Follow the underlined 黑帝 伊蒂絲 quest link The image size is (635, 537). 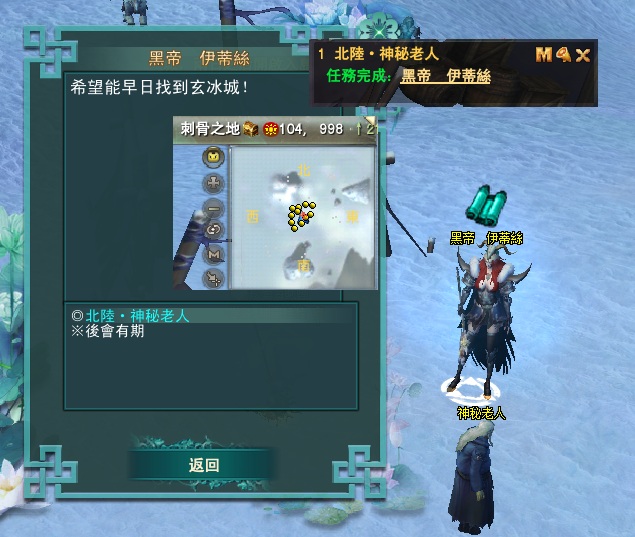(446, 76)
